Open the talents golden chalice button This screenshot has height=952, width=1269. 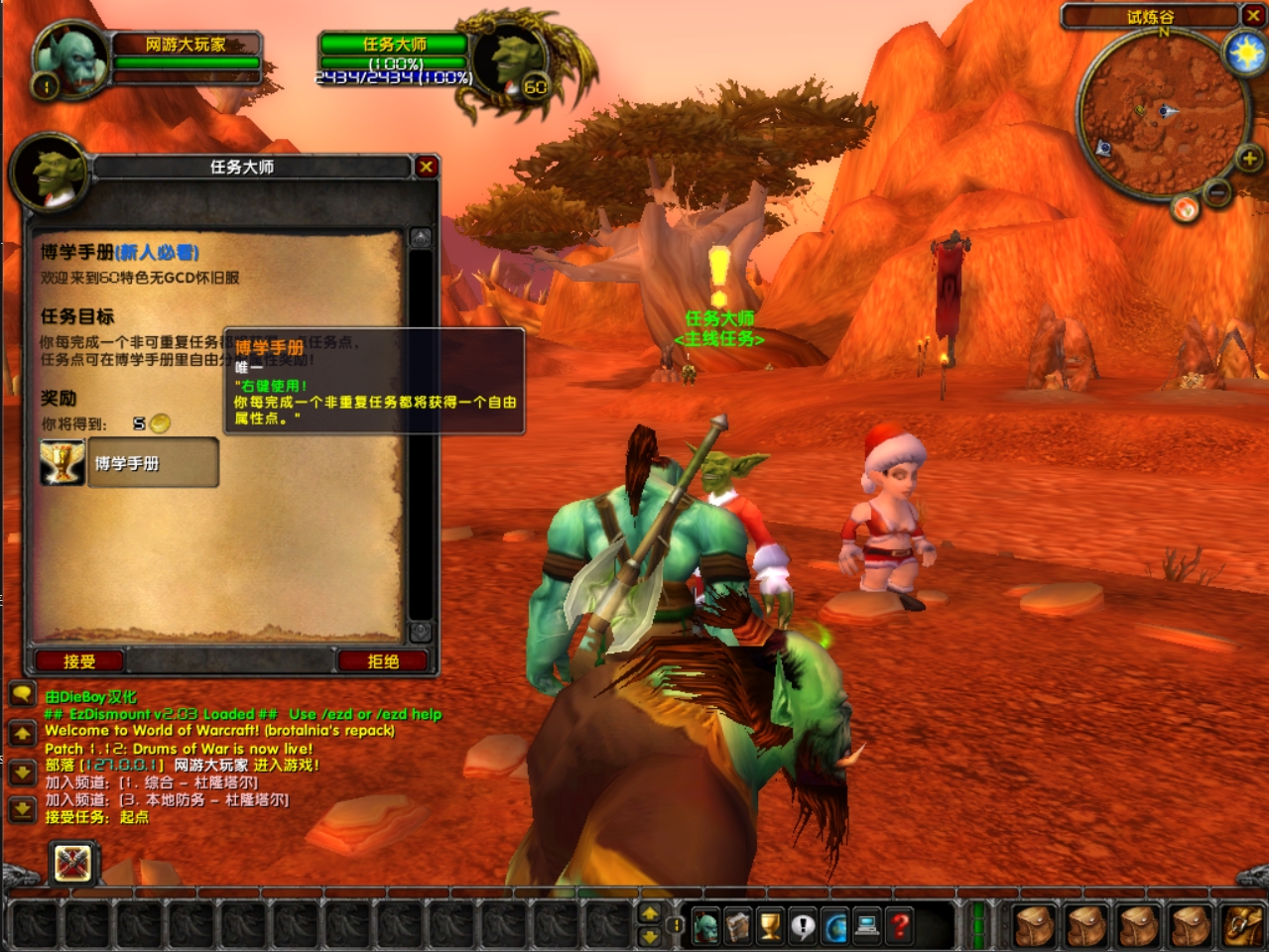[x=770, y=926]
